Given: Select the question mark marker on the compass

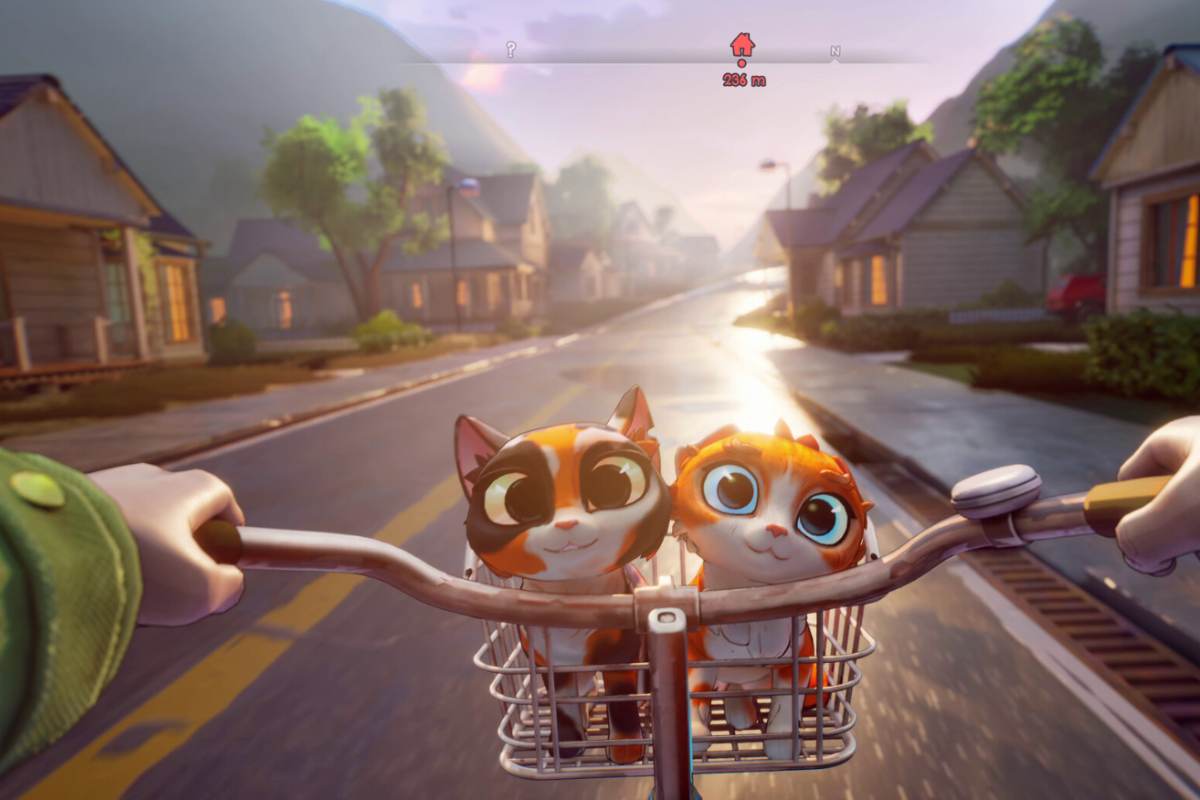Looking at the screenshot, I should (511, 49).
